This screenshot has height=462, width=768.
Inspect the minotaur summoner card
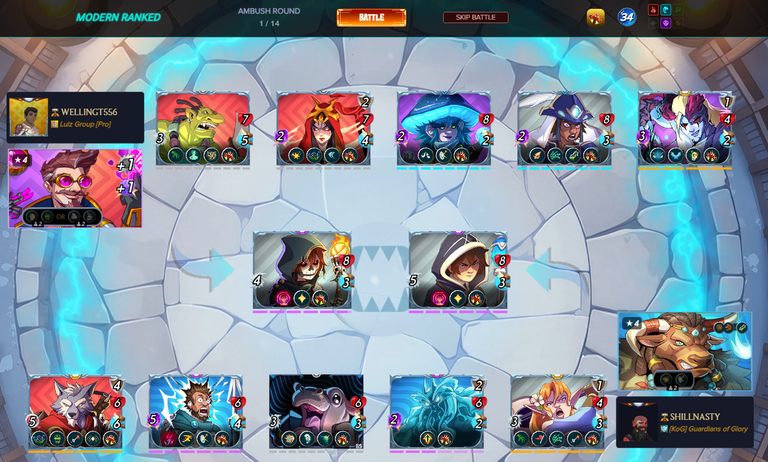point(684,350)
